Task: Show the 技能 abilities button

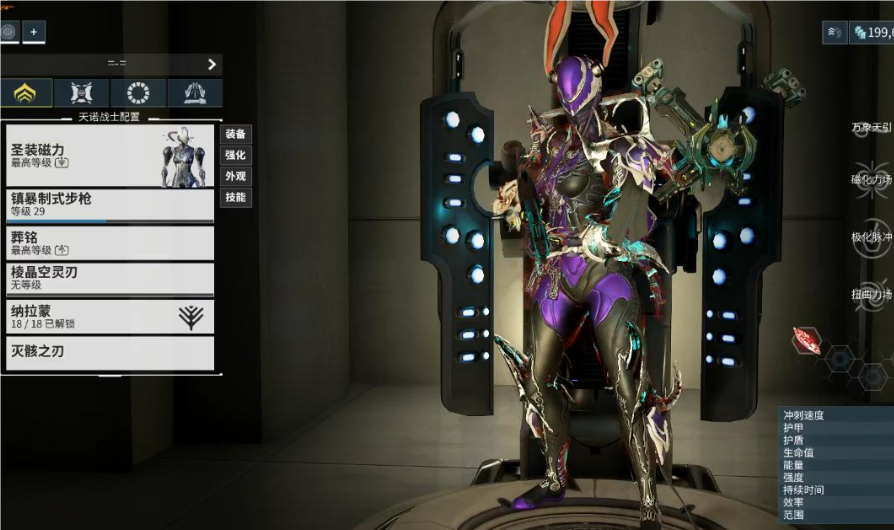Action: [235, 197]
